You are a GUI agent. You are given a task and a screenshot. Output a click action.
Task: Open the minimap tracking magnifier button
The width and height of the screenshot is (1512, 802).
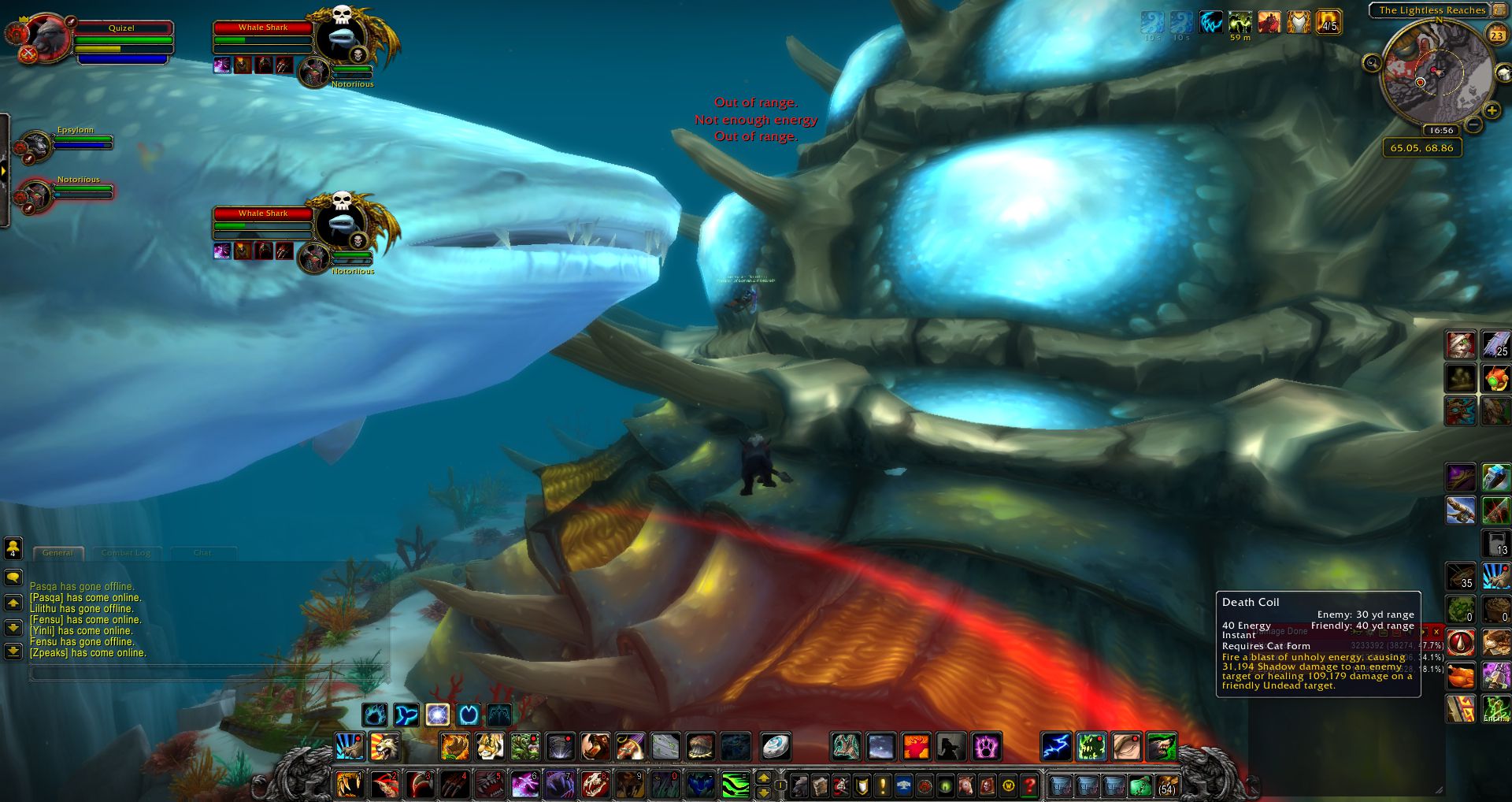[1372, 63]
